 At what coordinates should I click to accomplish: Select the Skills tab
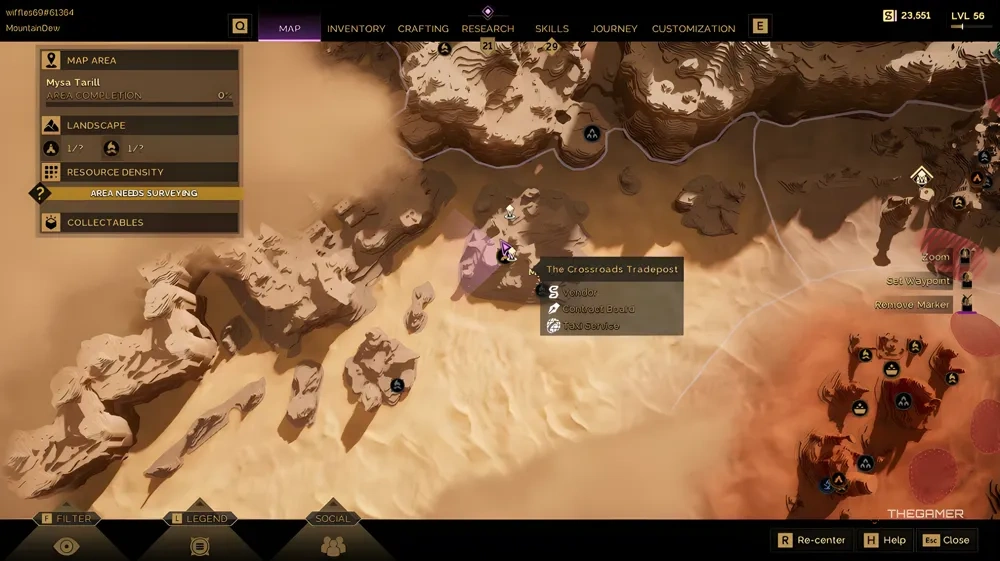pos(552,29)
